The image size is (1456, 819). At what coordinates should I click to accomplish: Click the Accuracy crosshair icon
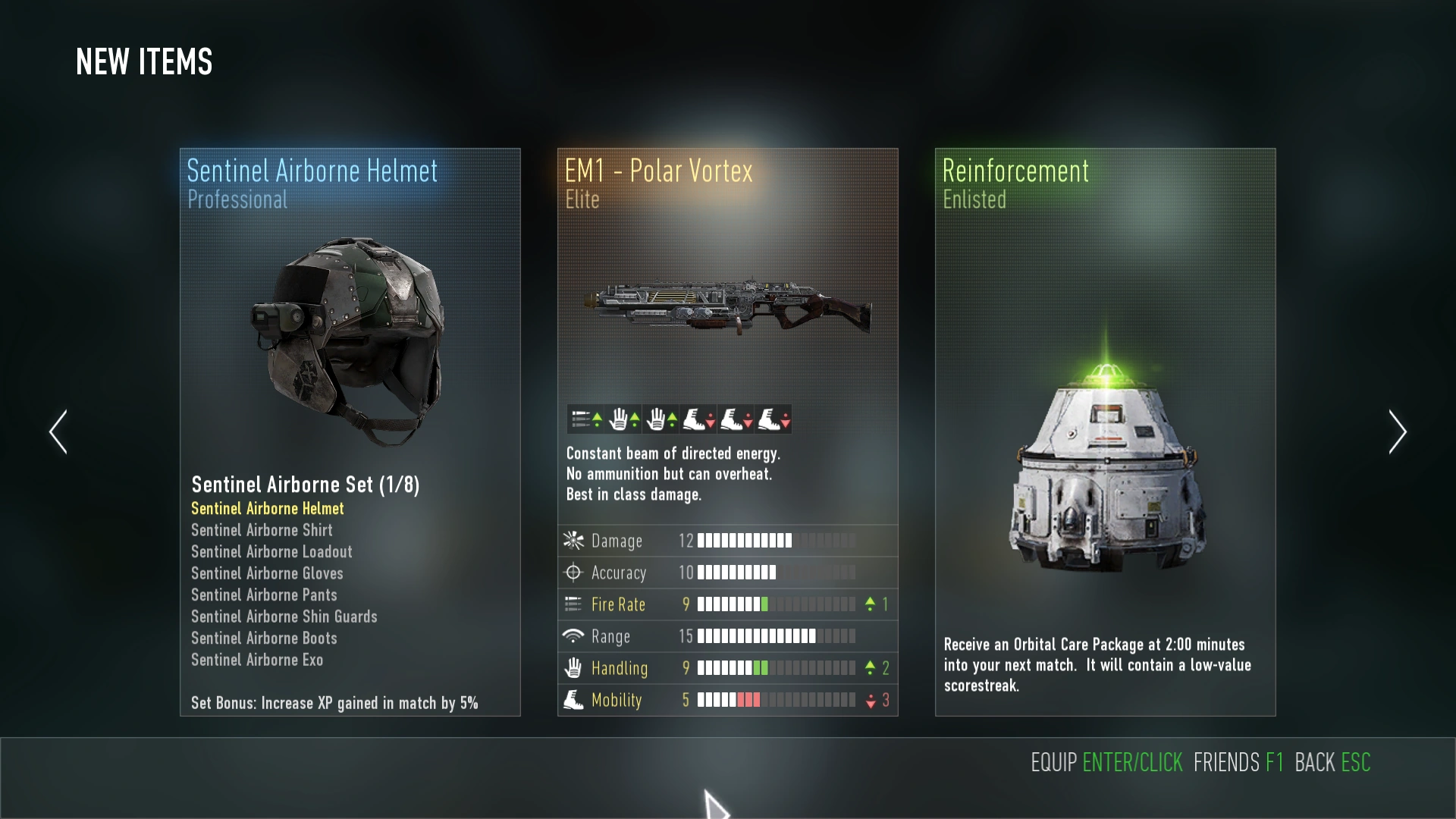(574, 573)
